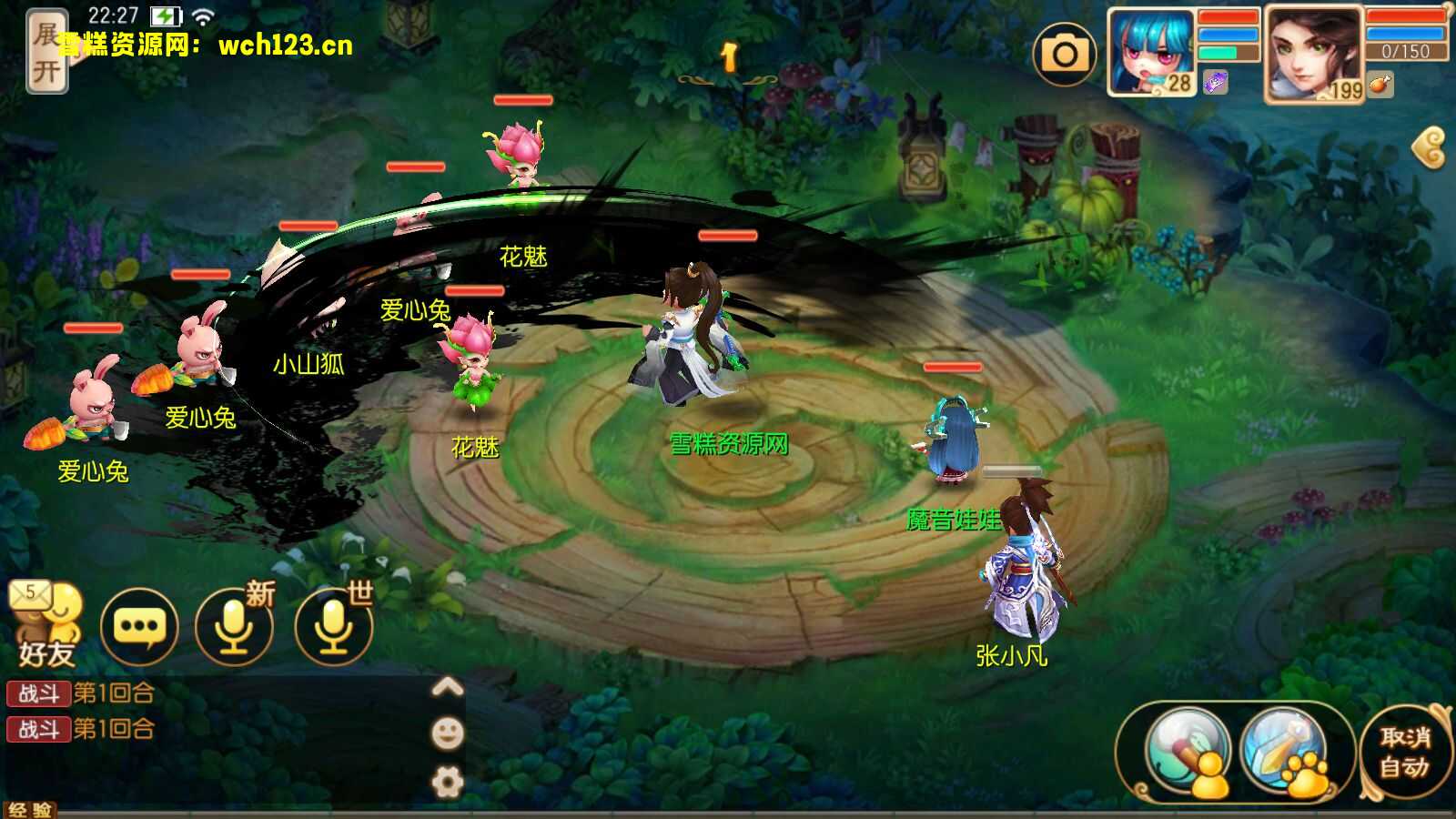1456x819 pixels.
Task: Expand the menu with the 展开 button
Action: pos(45,51)
